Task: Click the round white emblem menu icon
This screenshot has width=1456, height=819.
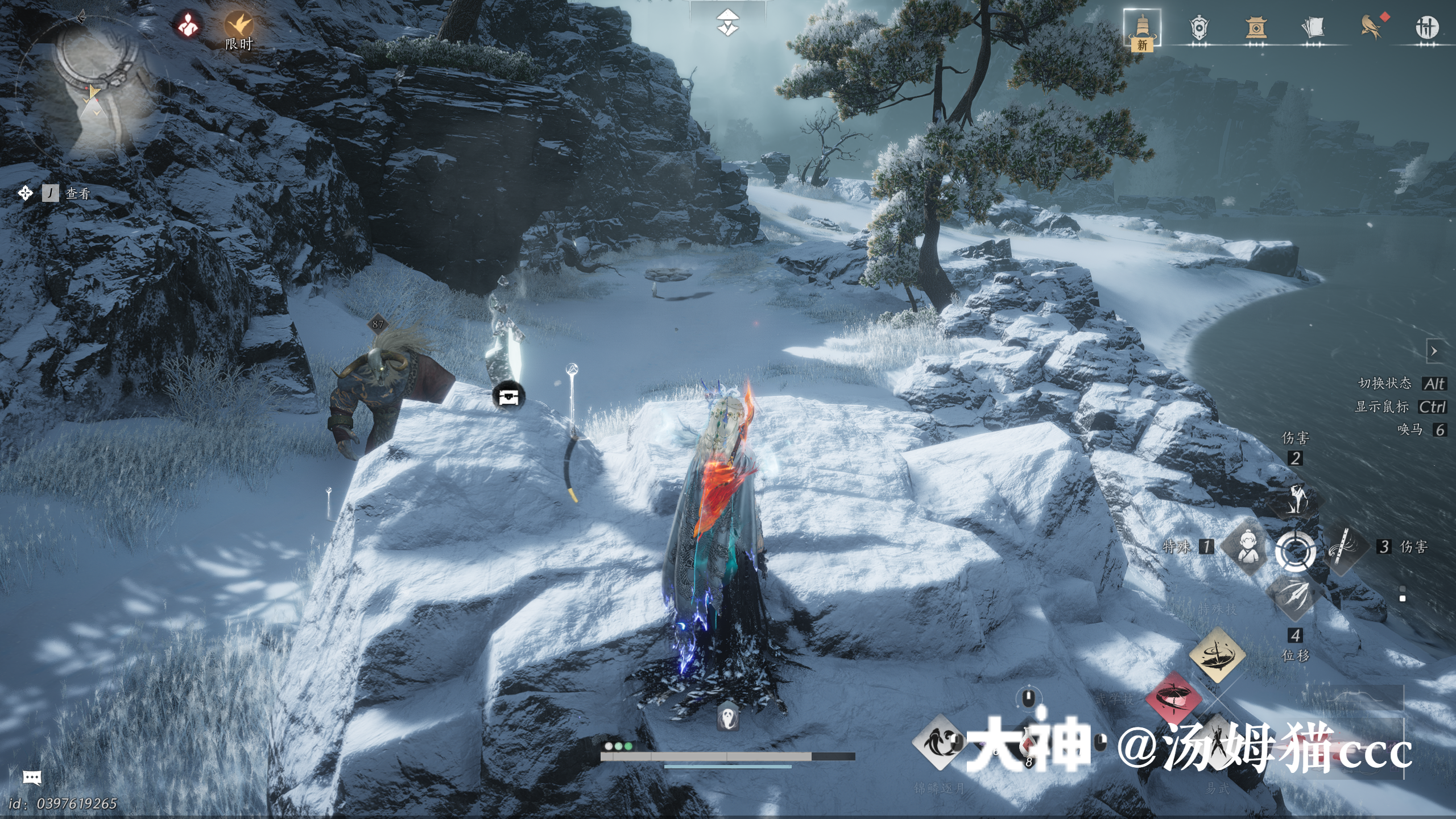Action: point(1426,27)
